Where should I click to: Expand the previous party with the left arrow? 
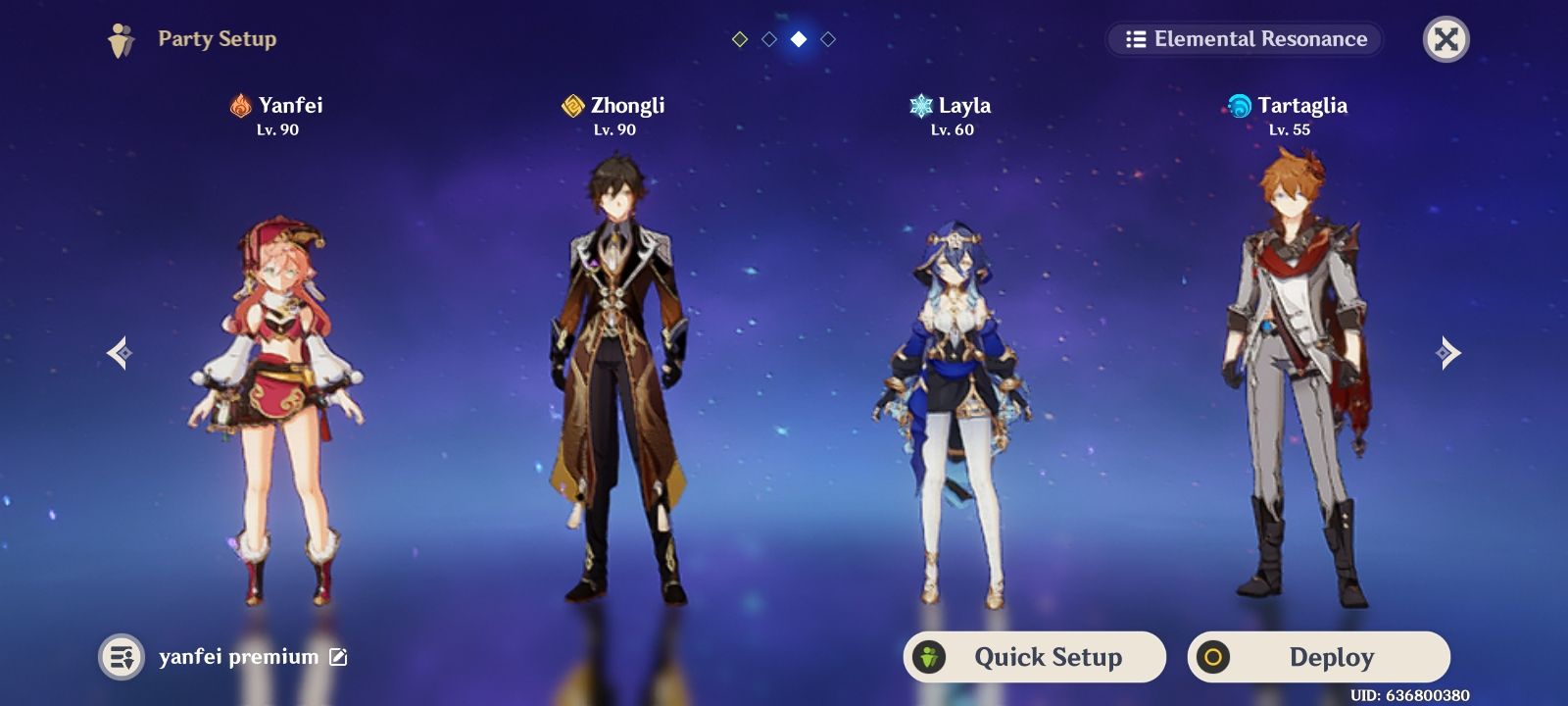(119, 353)
